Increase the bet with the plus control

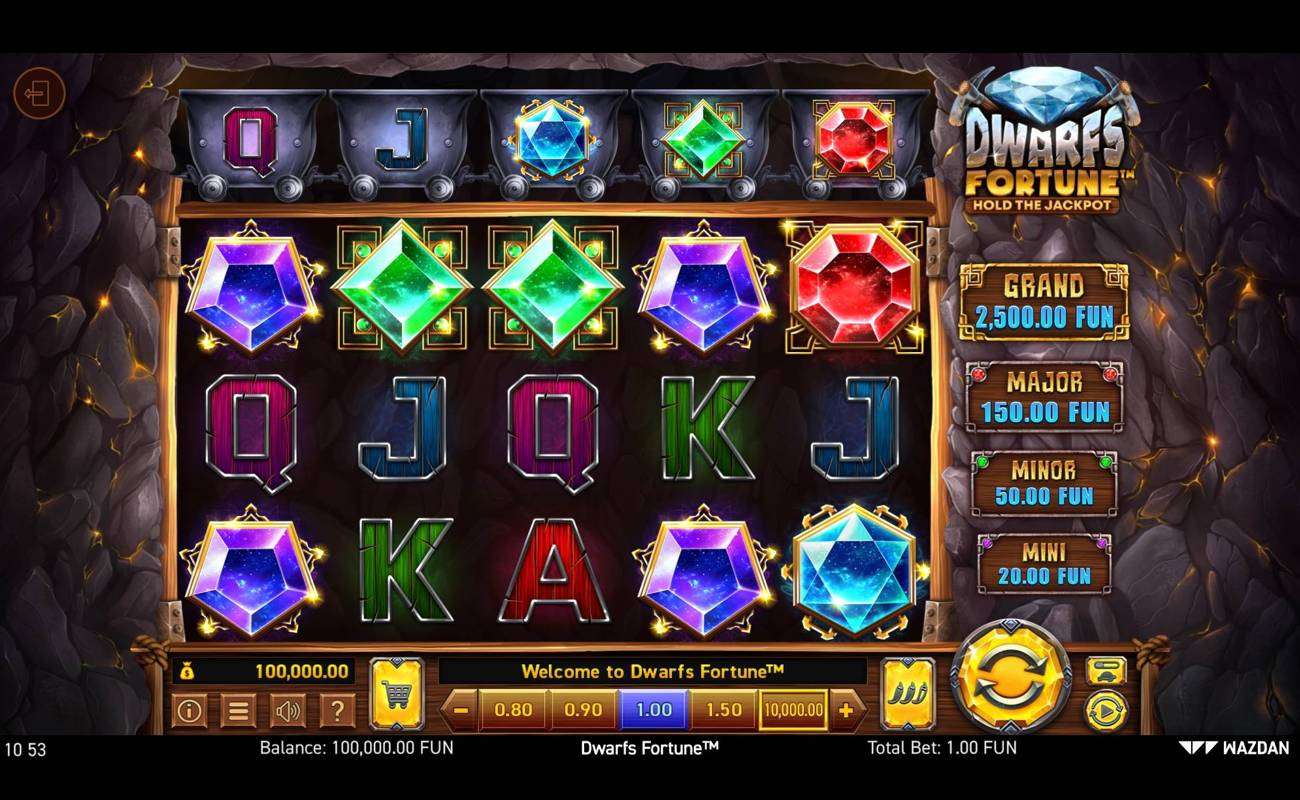coord(846,709)
